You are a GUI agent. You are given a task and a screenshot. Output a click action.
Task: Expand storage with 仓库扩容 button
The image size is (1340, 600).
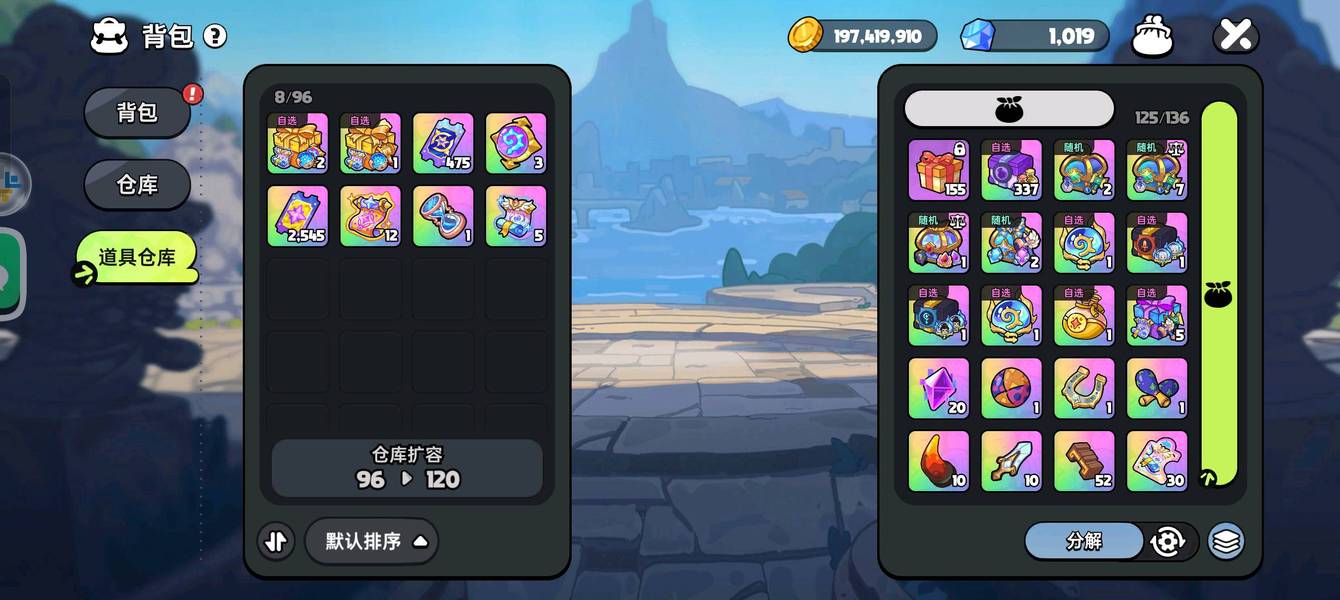pyautogui.click(x=407, y=467)
